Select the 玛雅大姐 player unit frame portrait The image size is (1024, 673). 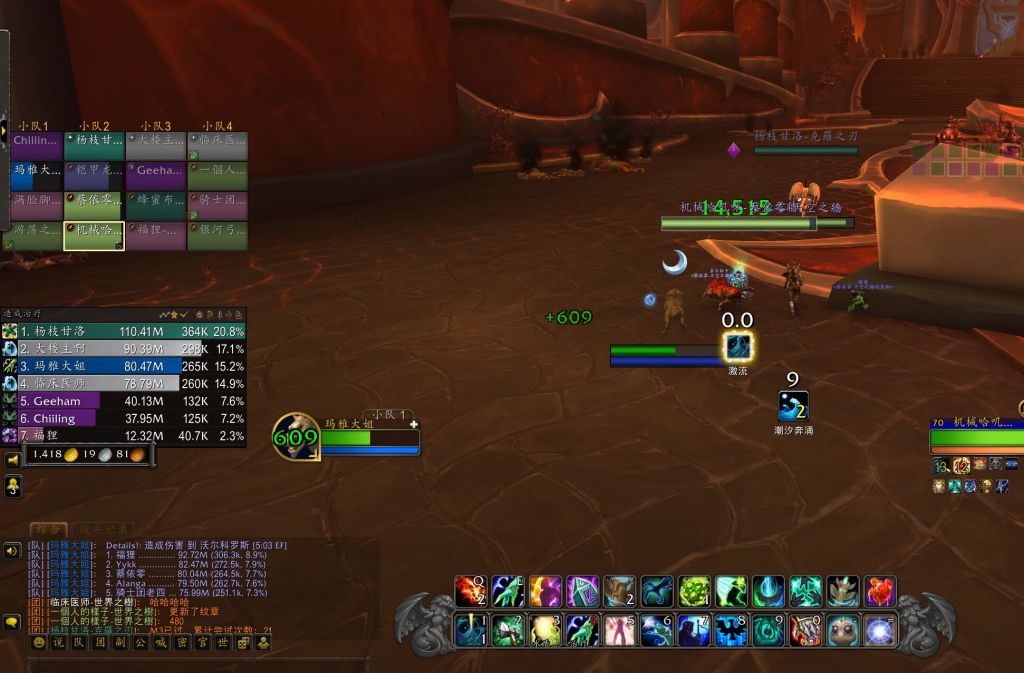(x=296, y=437)
